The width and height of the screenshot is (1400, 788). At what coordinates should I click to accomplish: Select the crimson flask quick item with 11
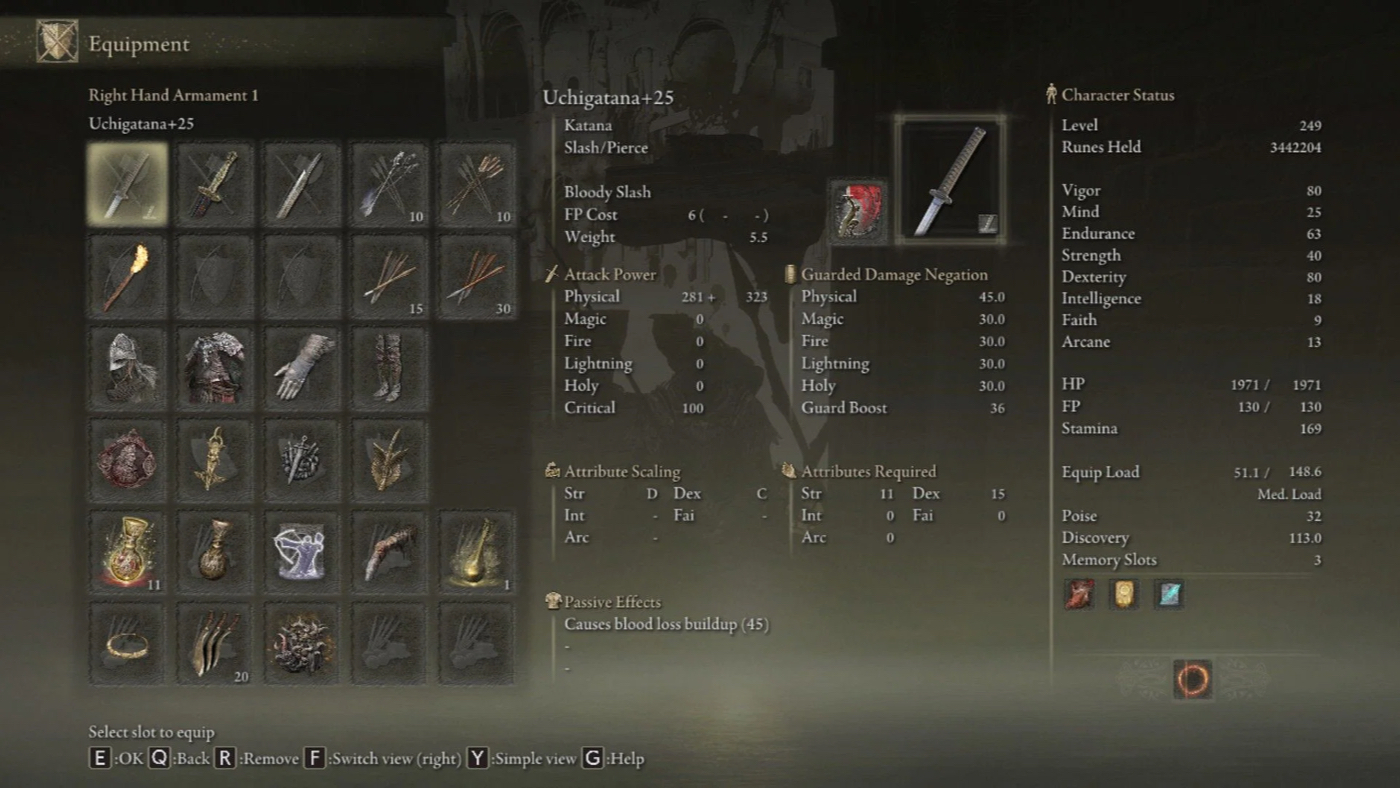127,552
